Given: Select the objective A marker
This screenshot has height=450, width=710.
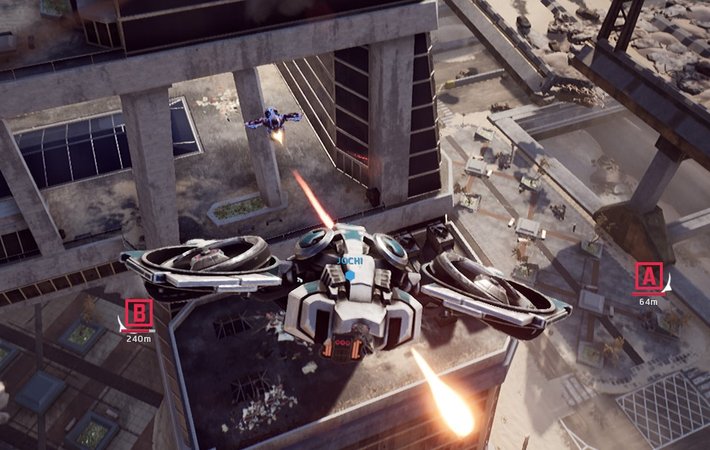Looking at the screenshot, I should point(649,276).
